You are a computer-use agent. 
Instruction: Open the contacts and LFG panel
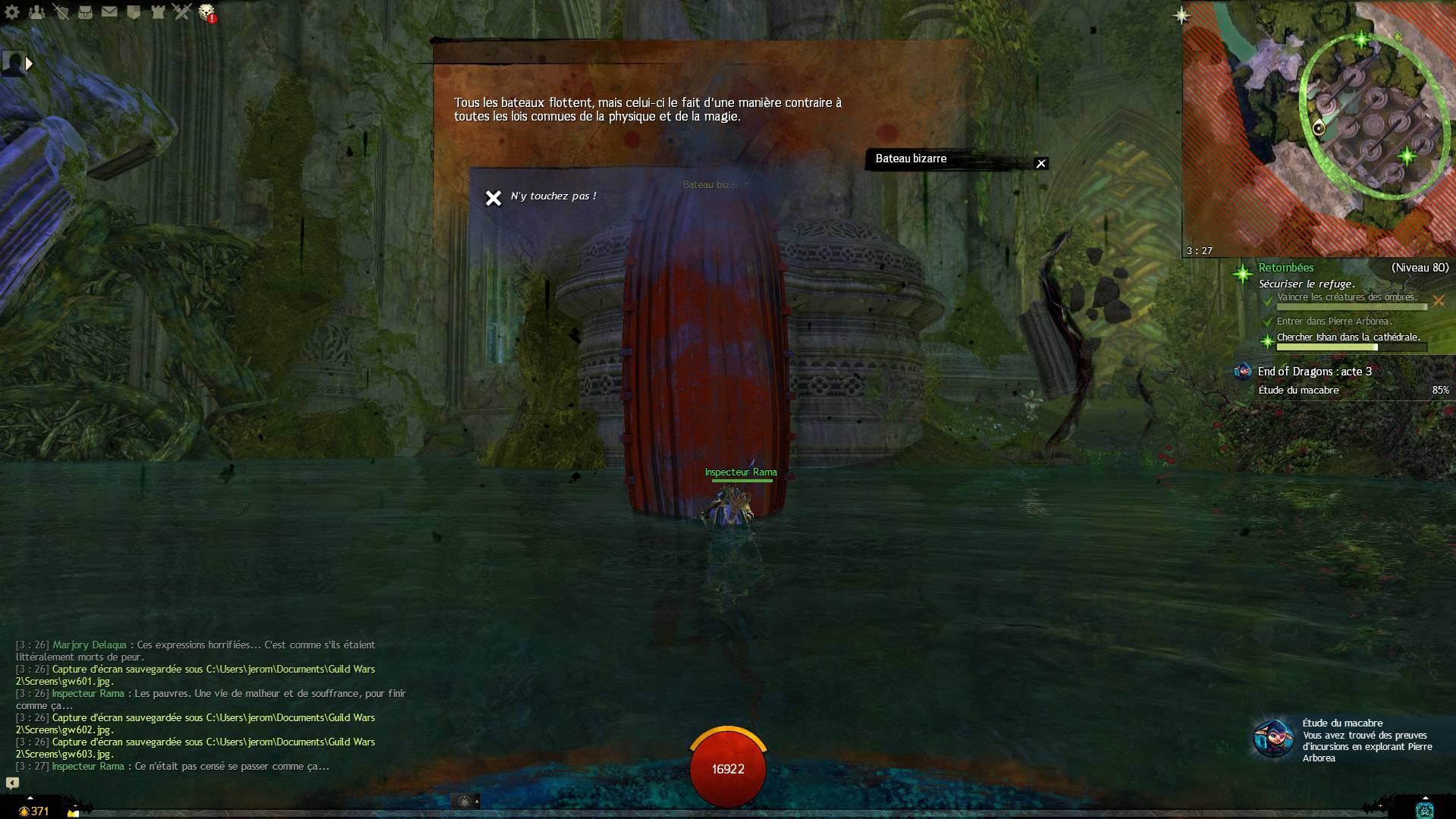(x=37, y=11)
